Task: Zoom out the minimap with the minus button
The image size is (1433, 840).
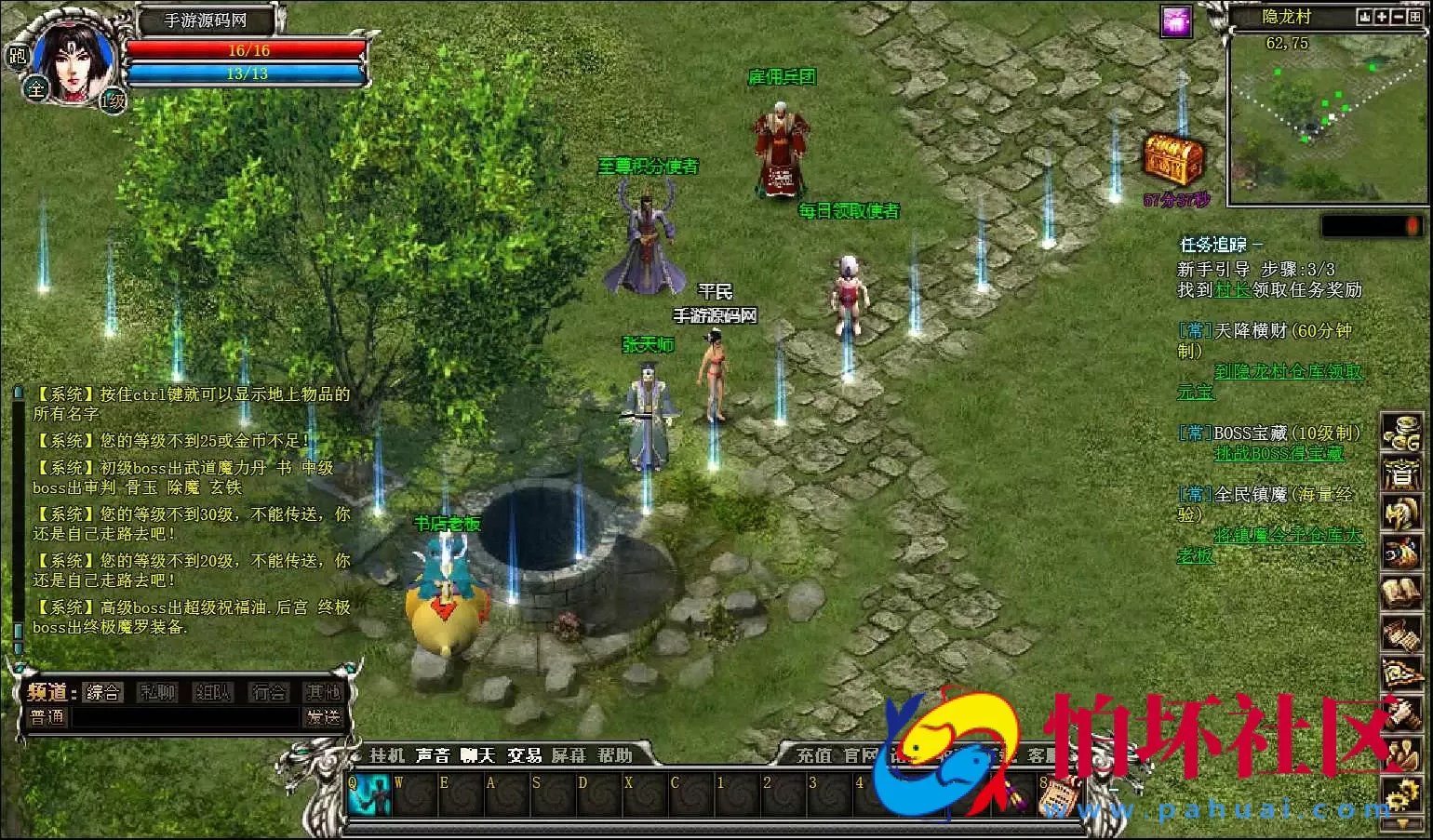Action: coord(1399,17)
